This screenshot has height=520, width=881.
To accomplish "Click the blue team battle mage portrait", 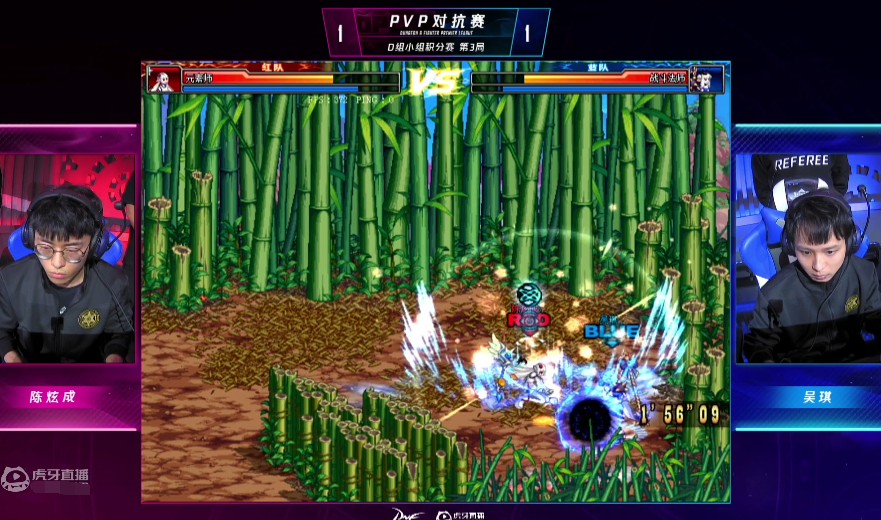I will point(708,80).
